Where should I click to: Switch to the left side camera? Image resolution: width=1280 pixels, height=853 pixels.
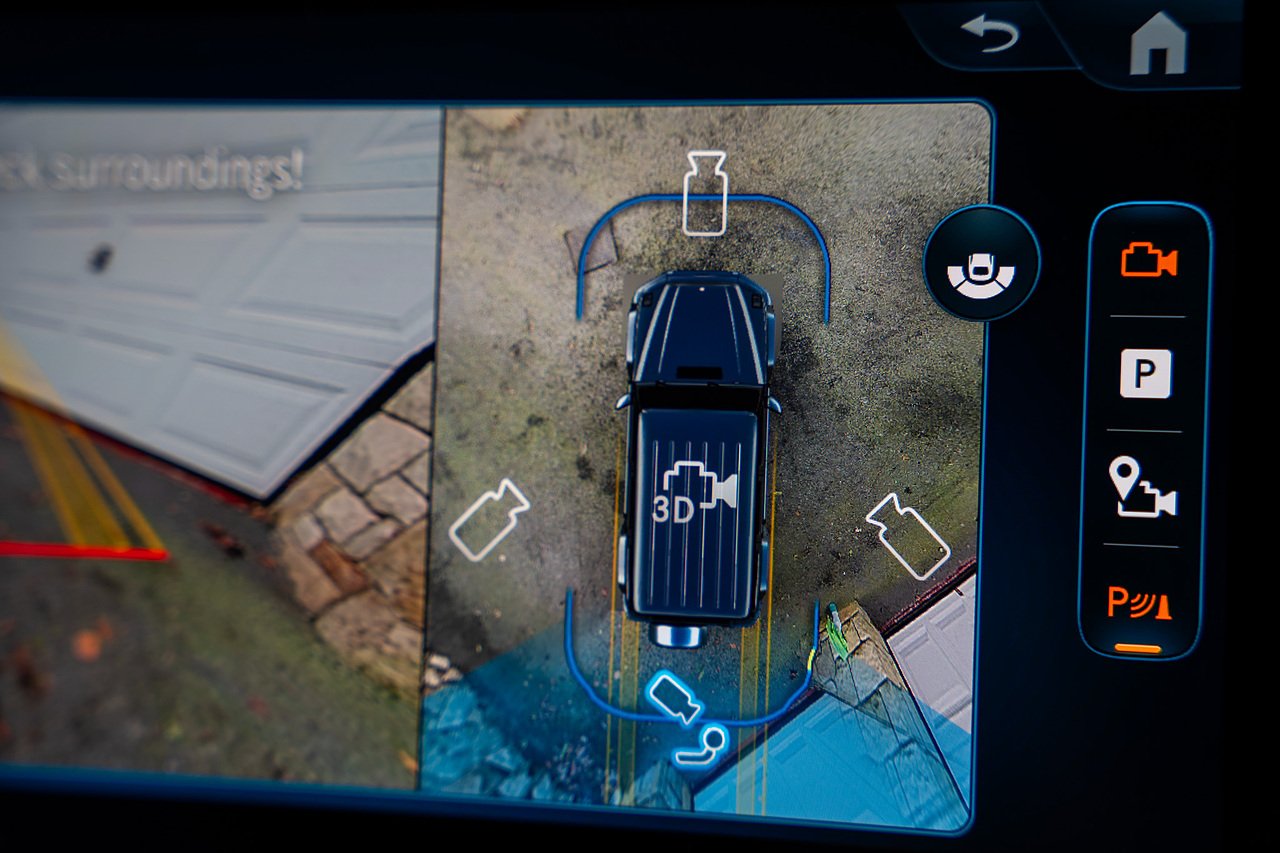click(x=489, y=518)
